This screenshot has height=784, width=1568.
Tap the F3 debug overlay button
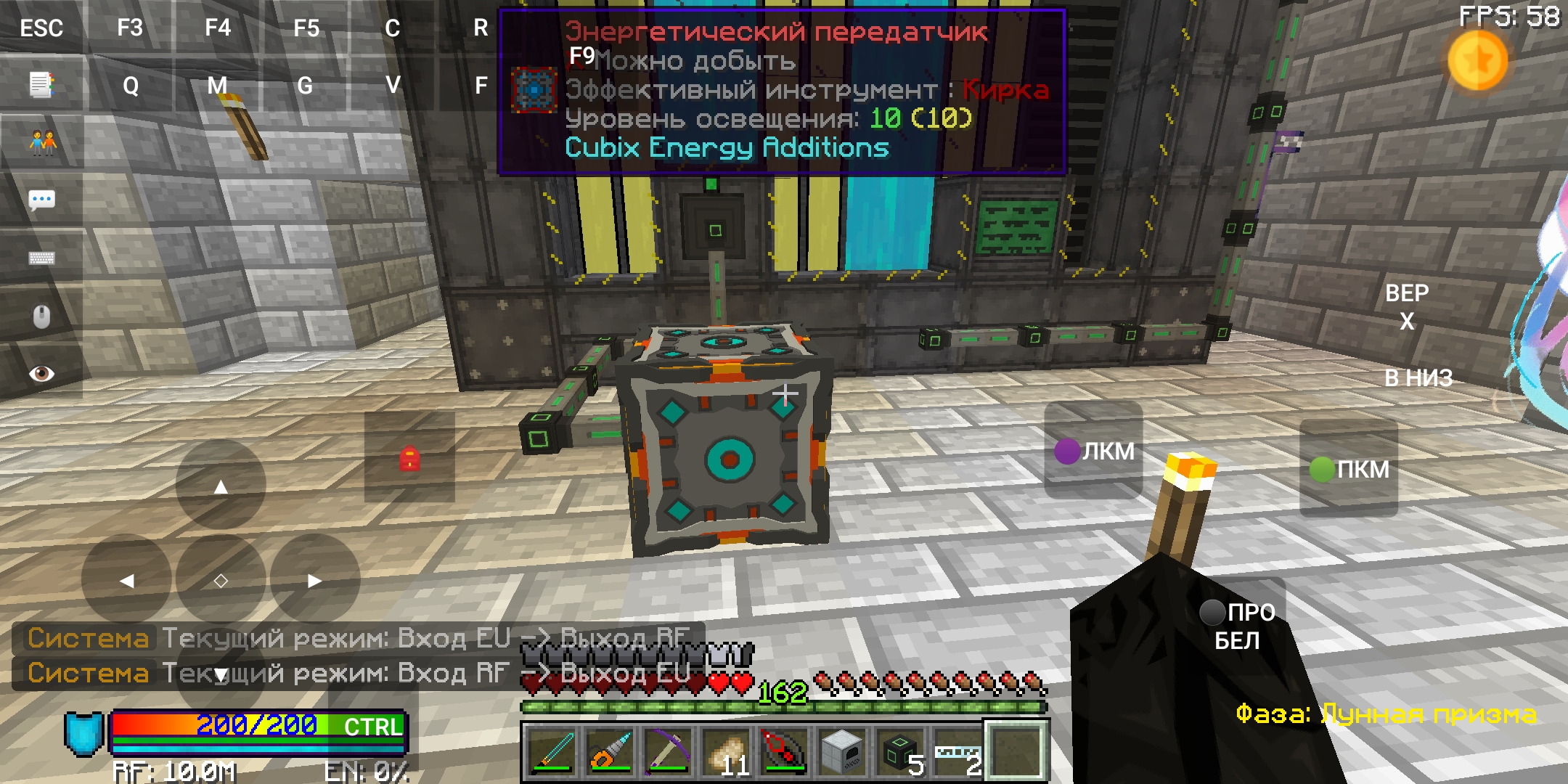pos(130,28)
